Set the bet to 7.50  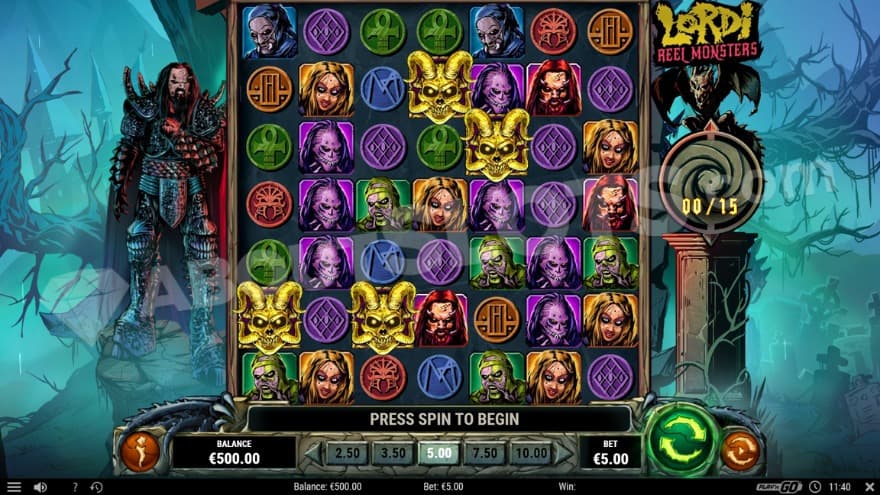point(484,452)
